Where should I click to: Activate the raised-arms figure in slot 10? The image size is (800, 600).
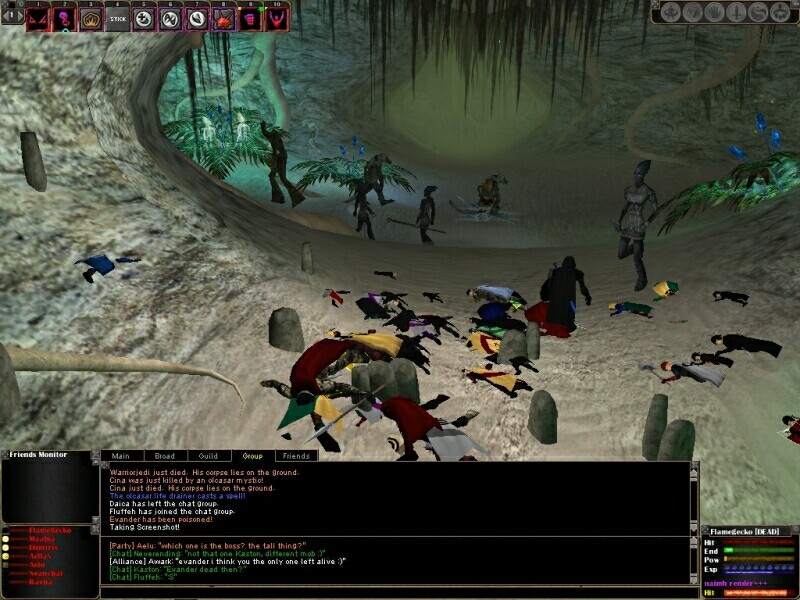276,17
